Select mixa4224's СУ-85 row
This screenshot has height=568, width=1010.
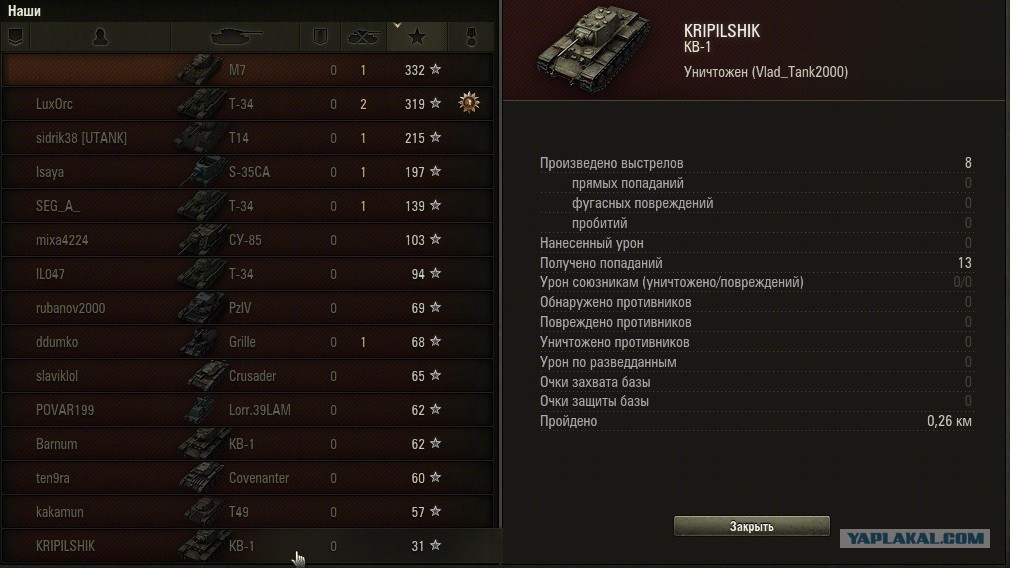pos(248,240)
